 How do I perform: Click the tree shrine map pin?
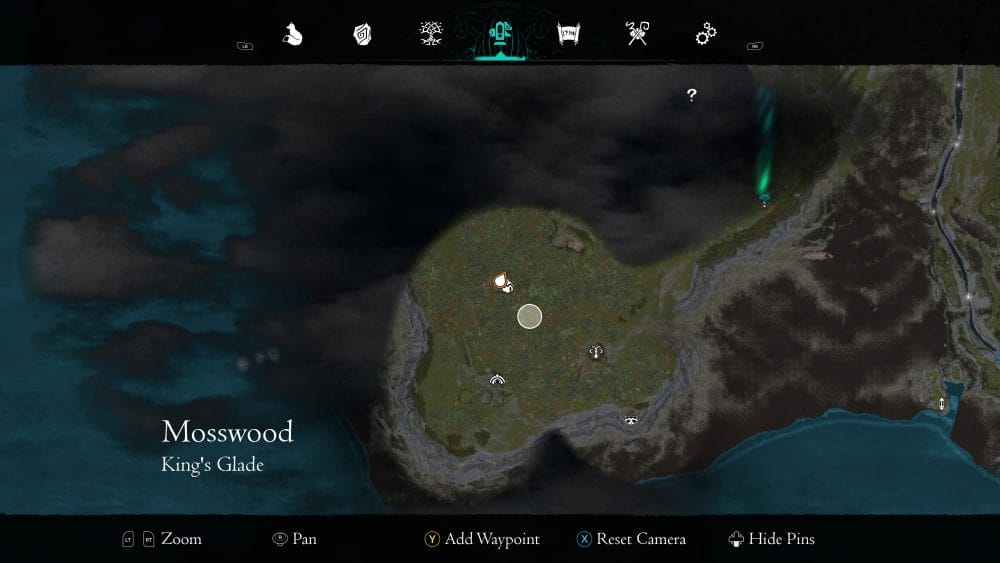597,351
